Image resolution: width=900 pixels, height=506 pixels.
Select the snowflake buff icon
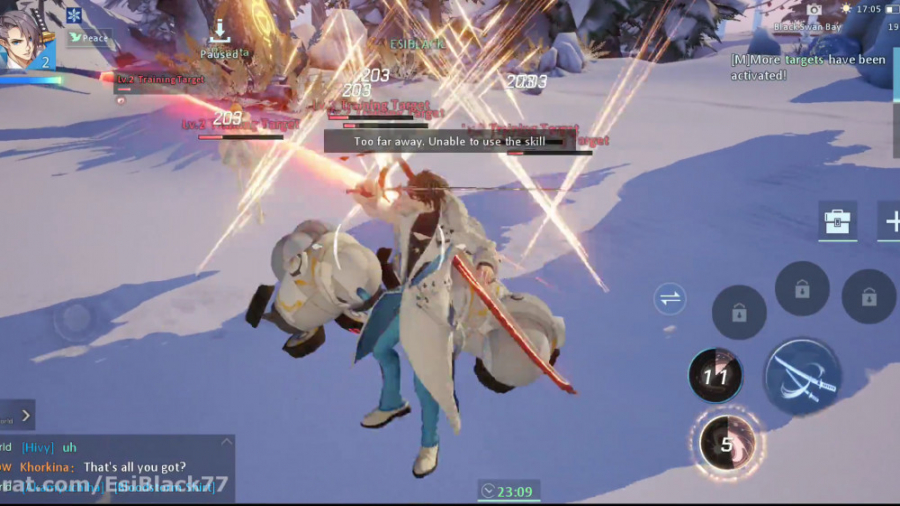pos(74,15)
